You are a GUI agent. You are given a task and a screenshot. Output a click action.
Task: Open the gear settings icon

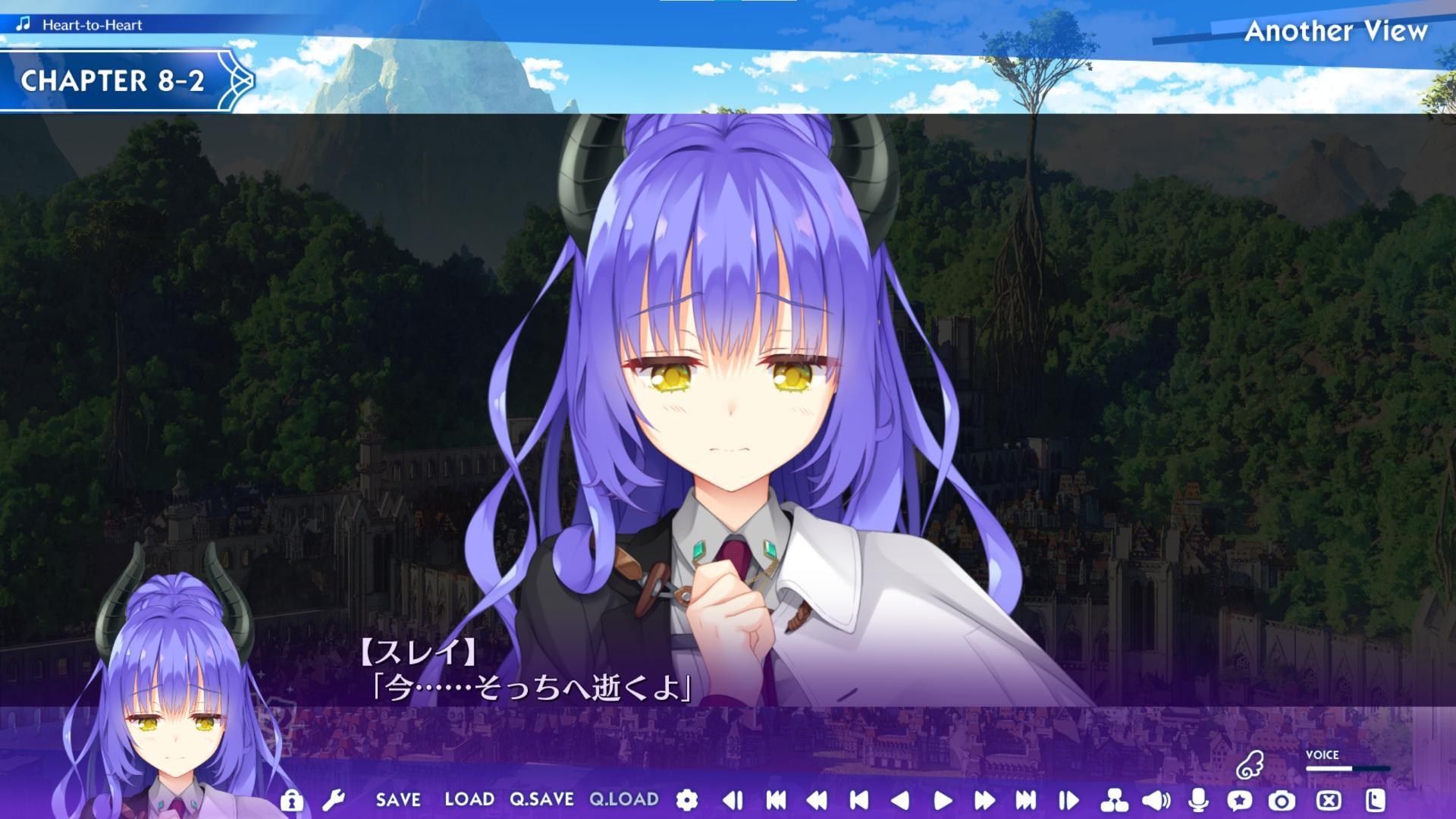[686, 799]
